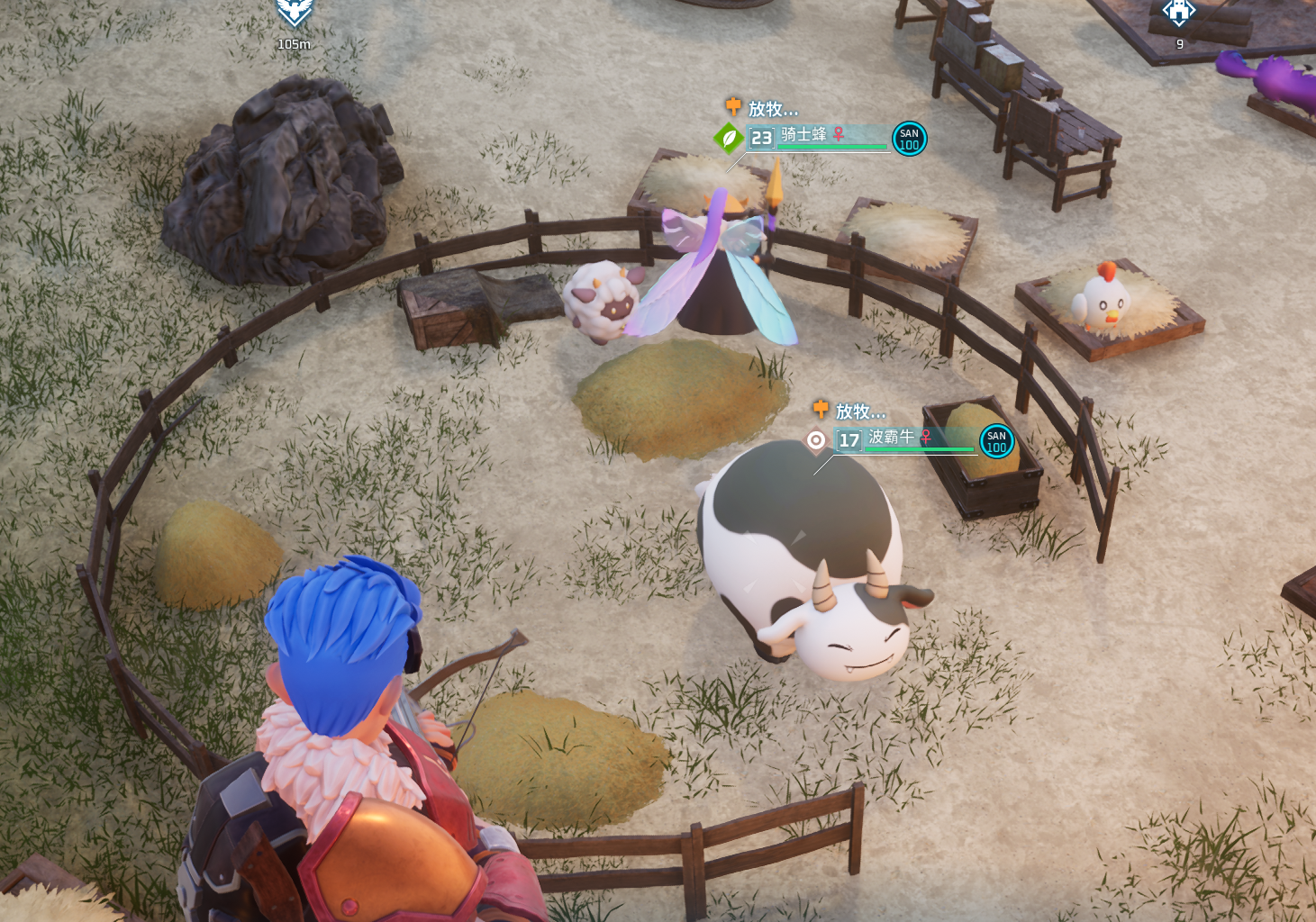Click the neutral element icon beside level 17
Image resolution: width=1316 pixels, height=922 pixels.
pos(816,440)
